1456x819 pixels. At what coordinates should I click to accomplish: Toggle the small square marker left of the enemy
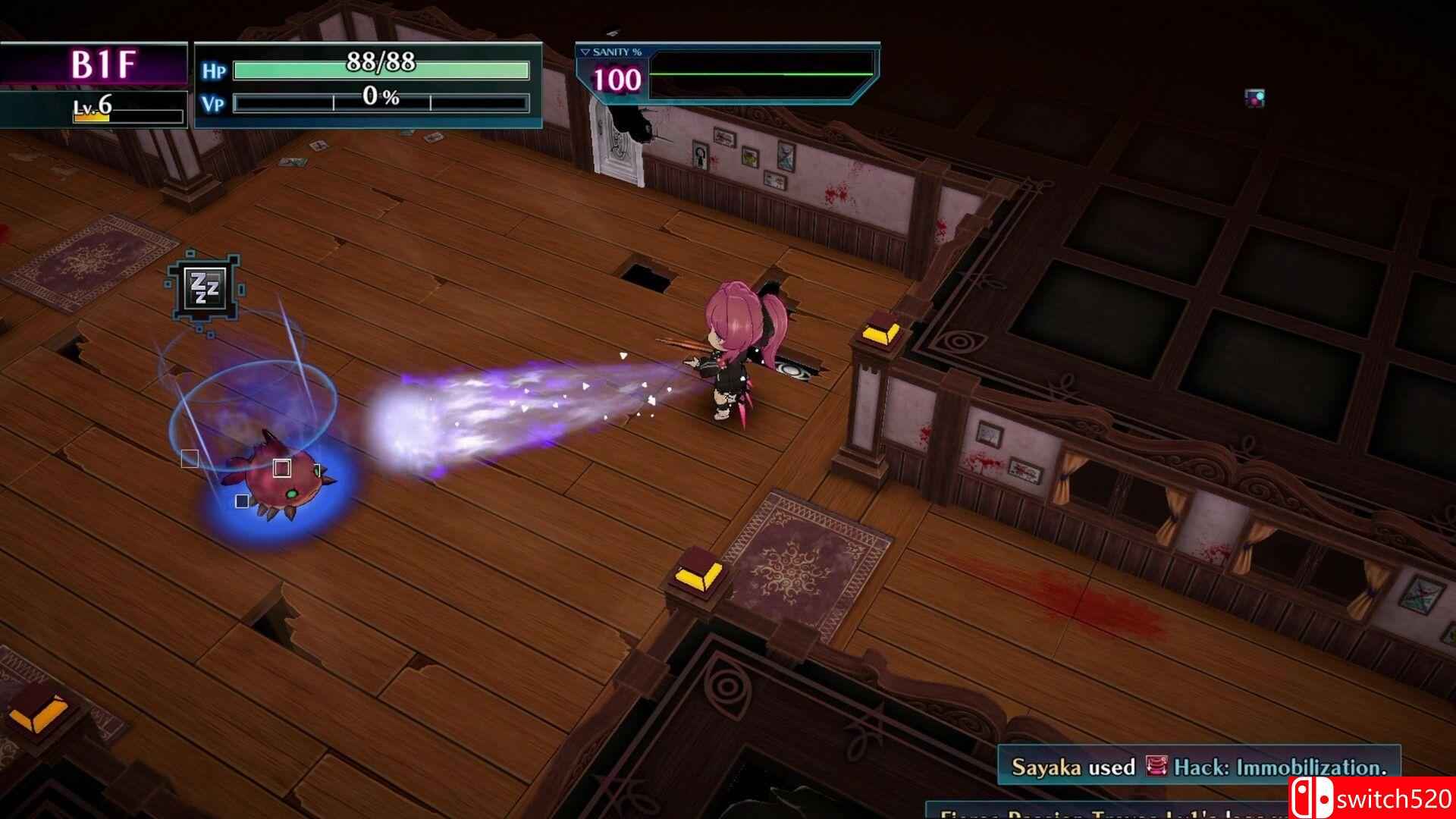click(190, 457)
